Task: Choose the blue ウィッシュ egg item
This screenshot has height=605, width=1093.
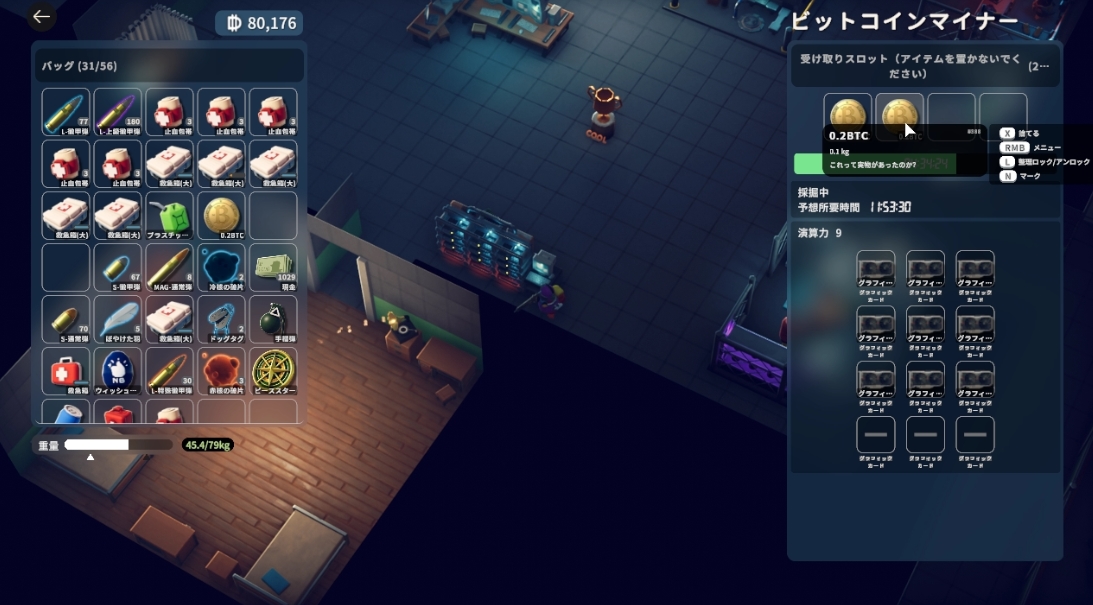Action: point(118,371)
